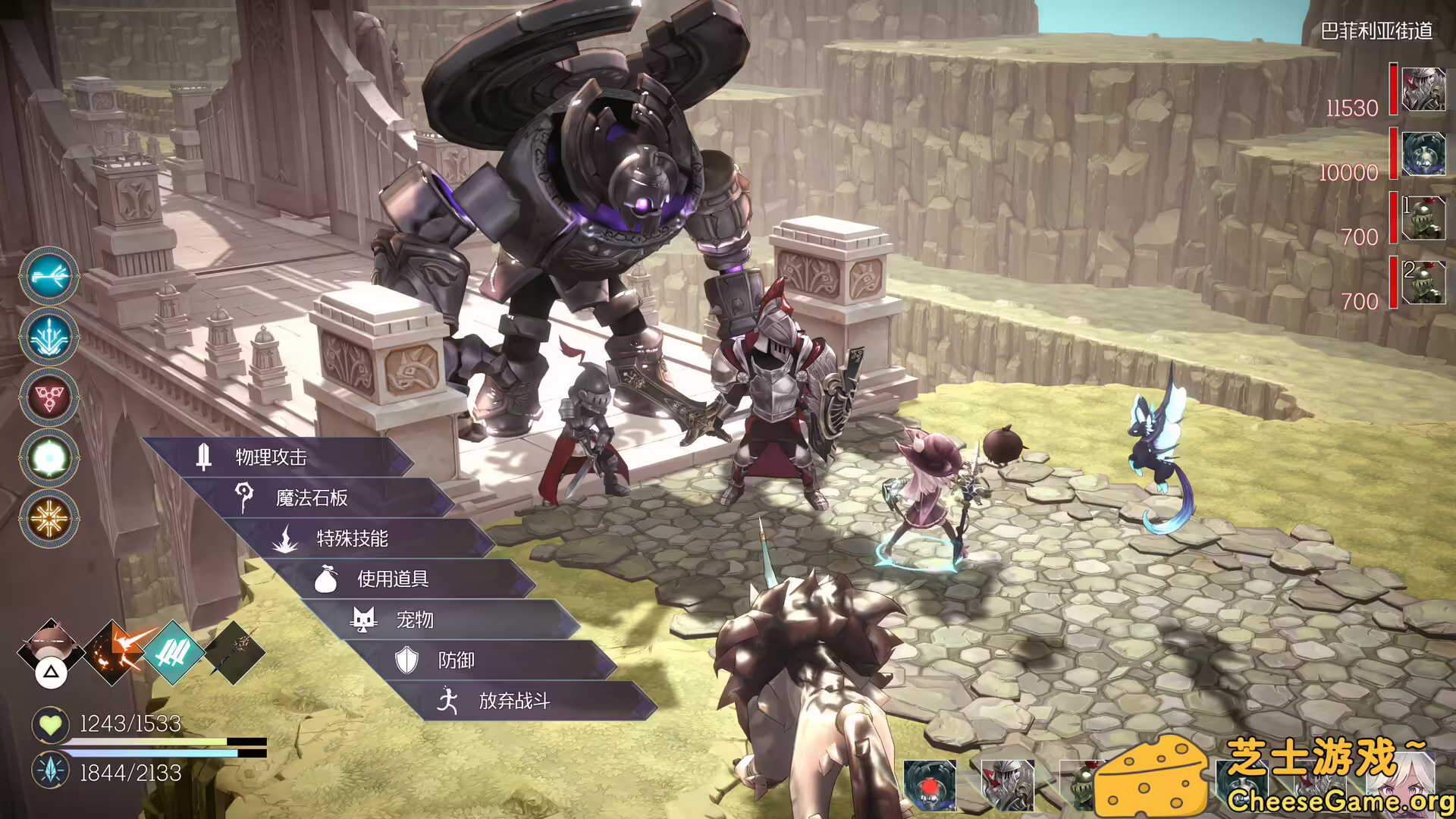Select the cyan crossed-swords element icon on left sidebar
Viewport: 1456px width, 819px height.
pyautogui.click(x=49, y=275)
